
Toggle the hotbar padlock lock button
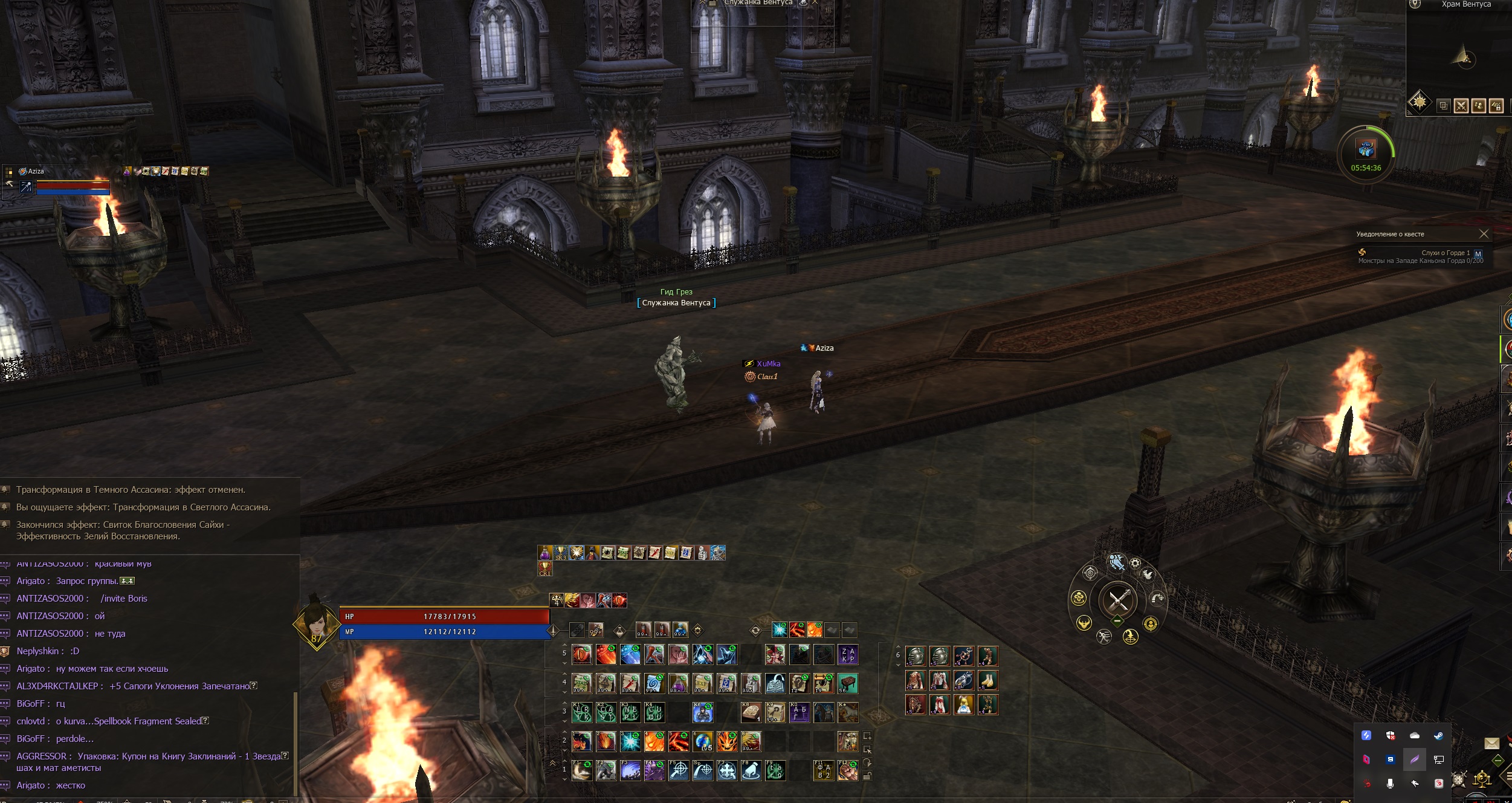[x=867, y=776]
